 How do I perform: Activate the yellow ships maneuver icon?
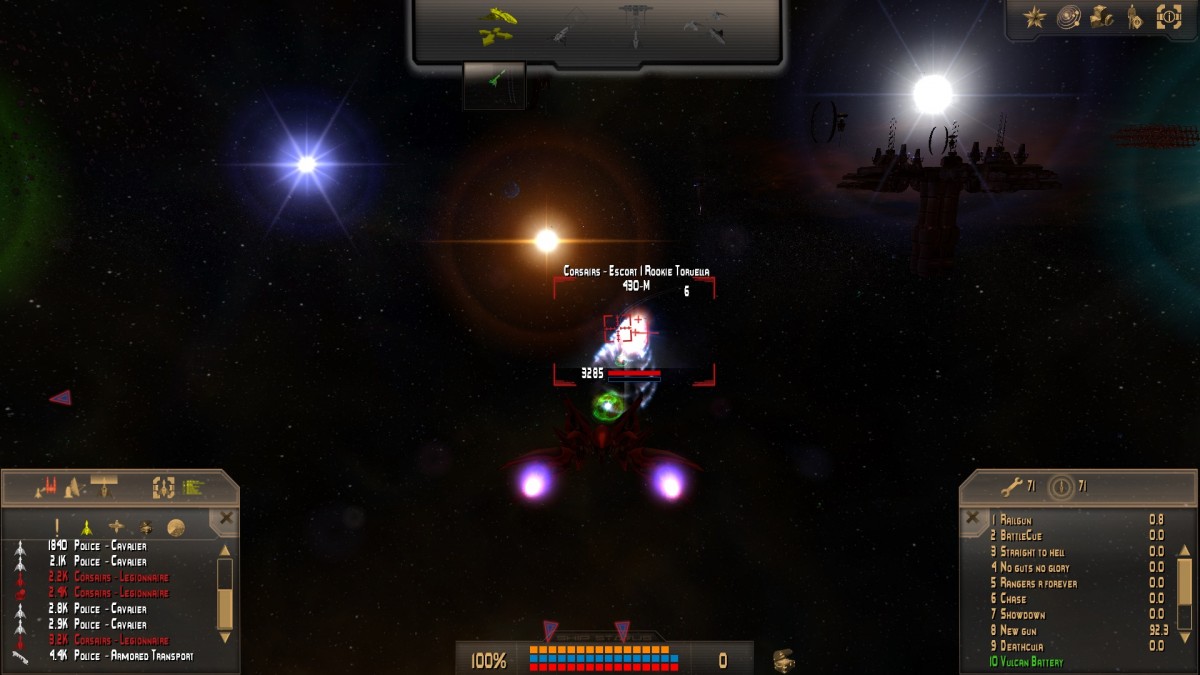pos(496,27)
